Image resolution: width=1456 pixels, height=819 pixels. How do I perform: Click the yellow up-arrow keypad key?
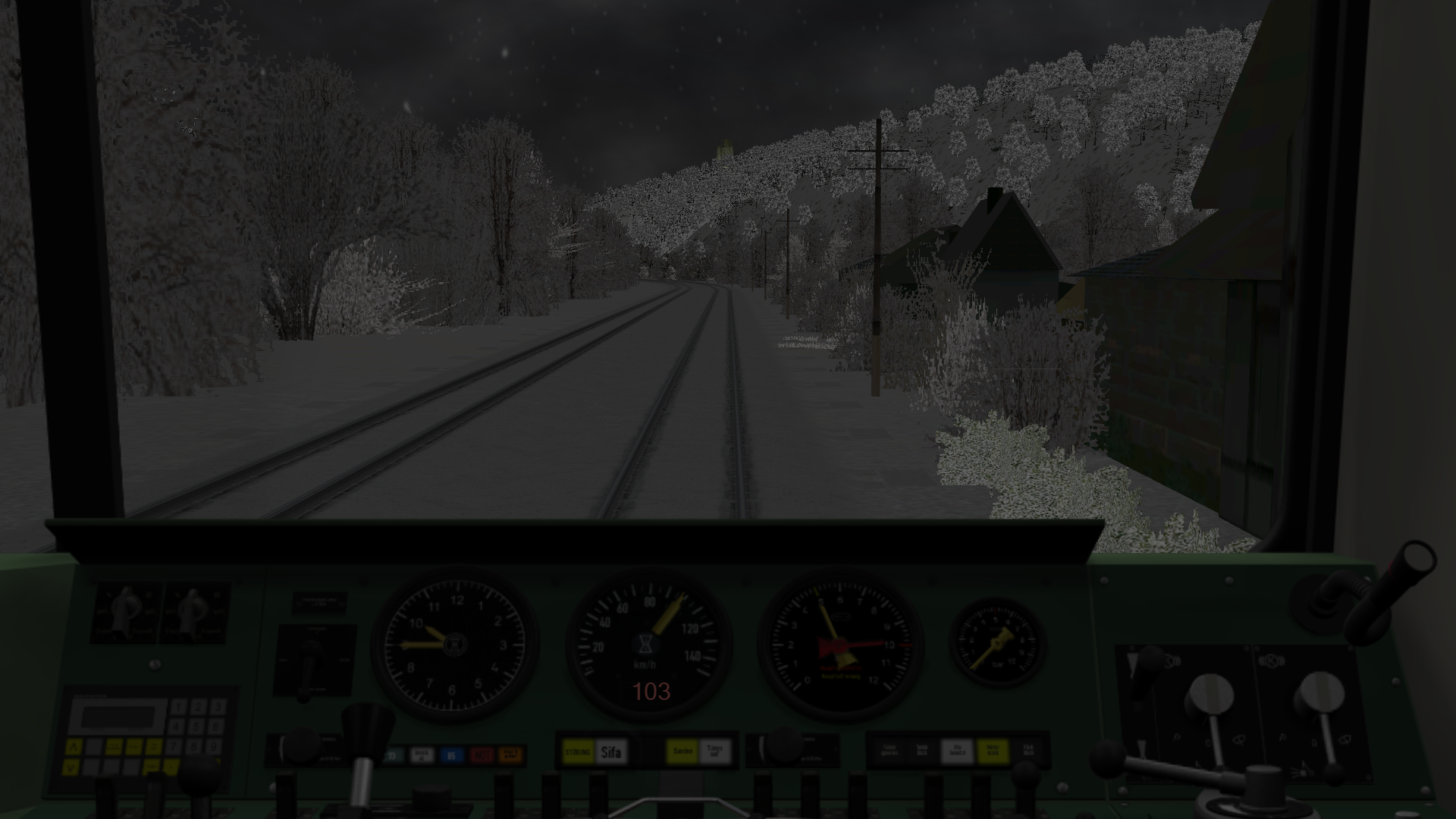tap(73, 748)
